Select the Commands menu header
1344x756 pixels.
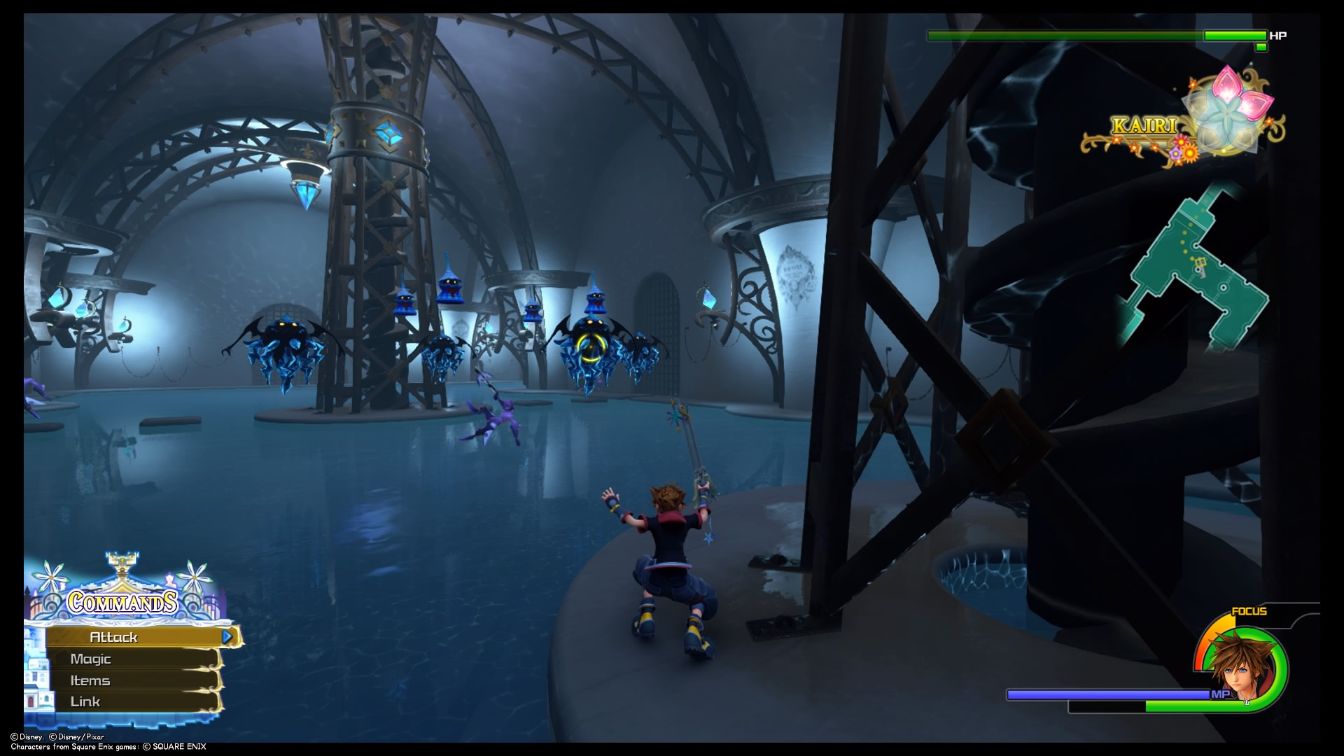[x=121, y=601]
